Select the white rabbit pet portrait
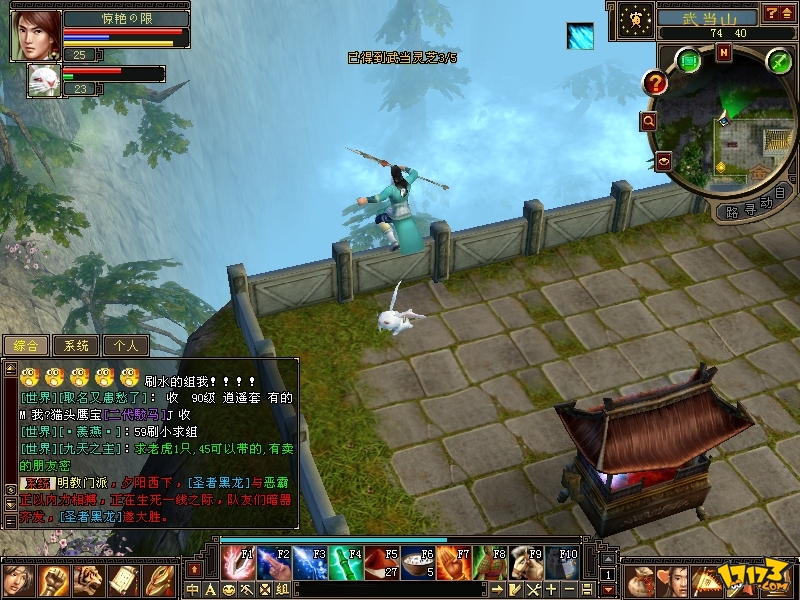 click(x=43, y=80)
